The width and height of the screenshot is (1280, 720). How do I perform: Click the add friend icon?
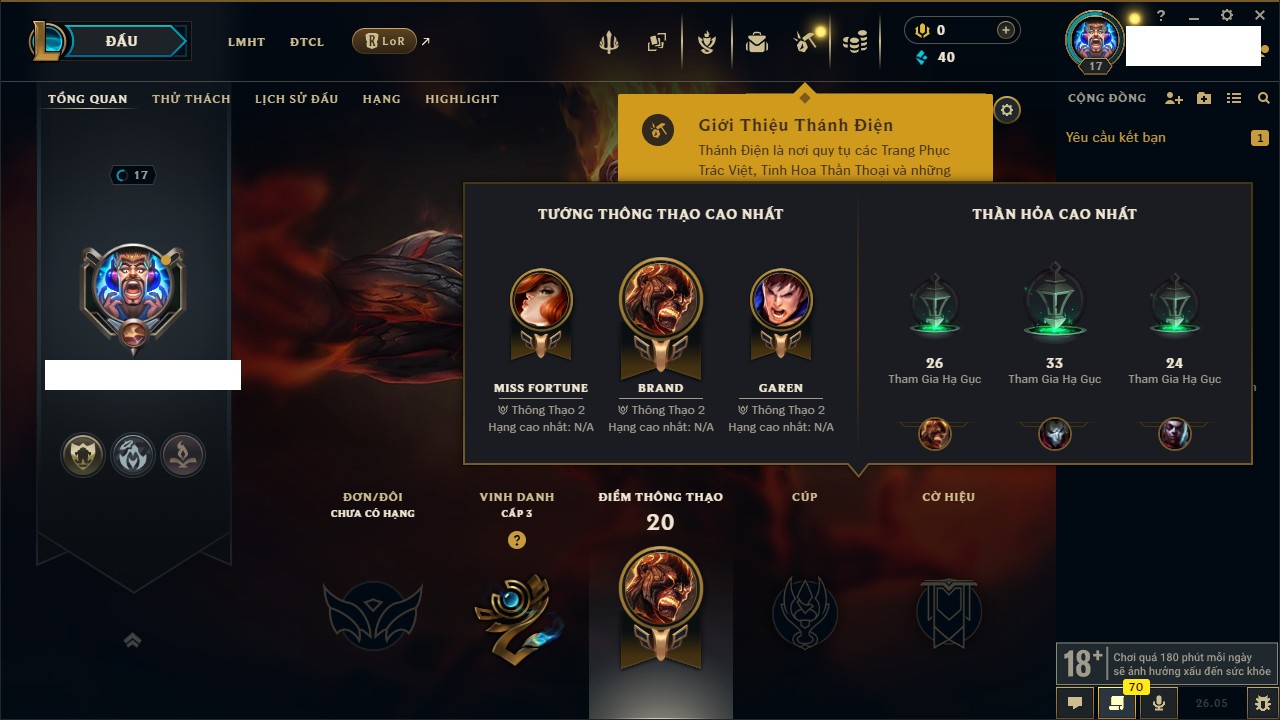click(1174, 98)
